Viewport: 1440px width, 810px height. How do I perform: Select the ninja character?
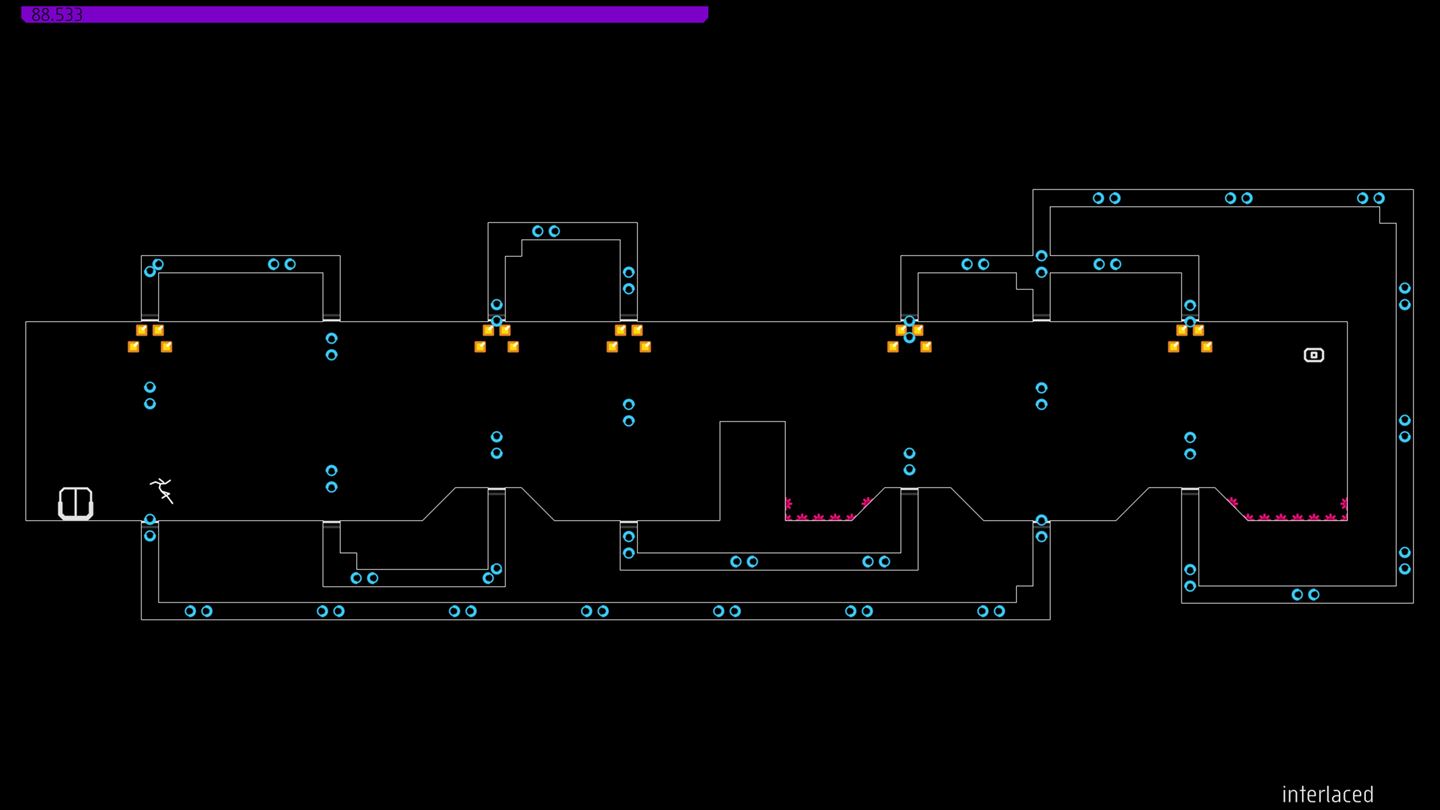tap(162, 490)
